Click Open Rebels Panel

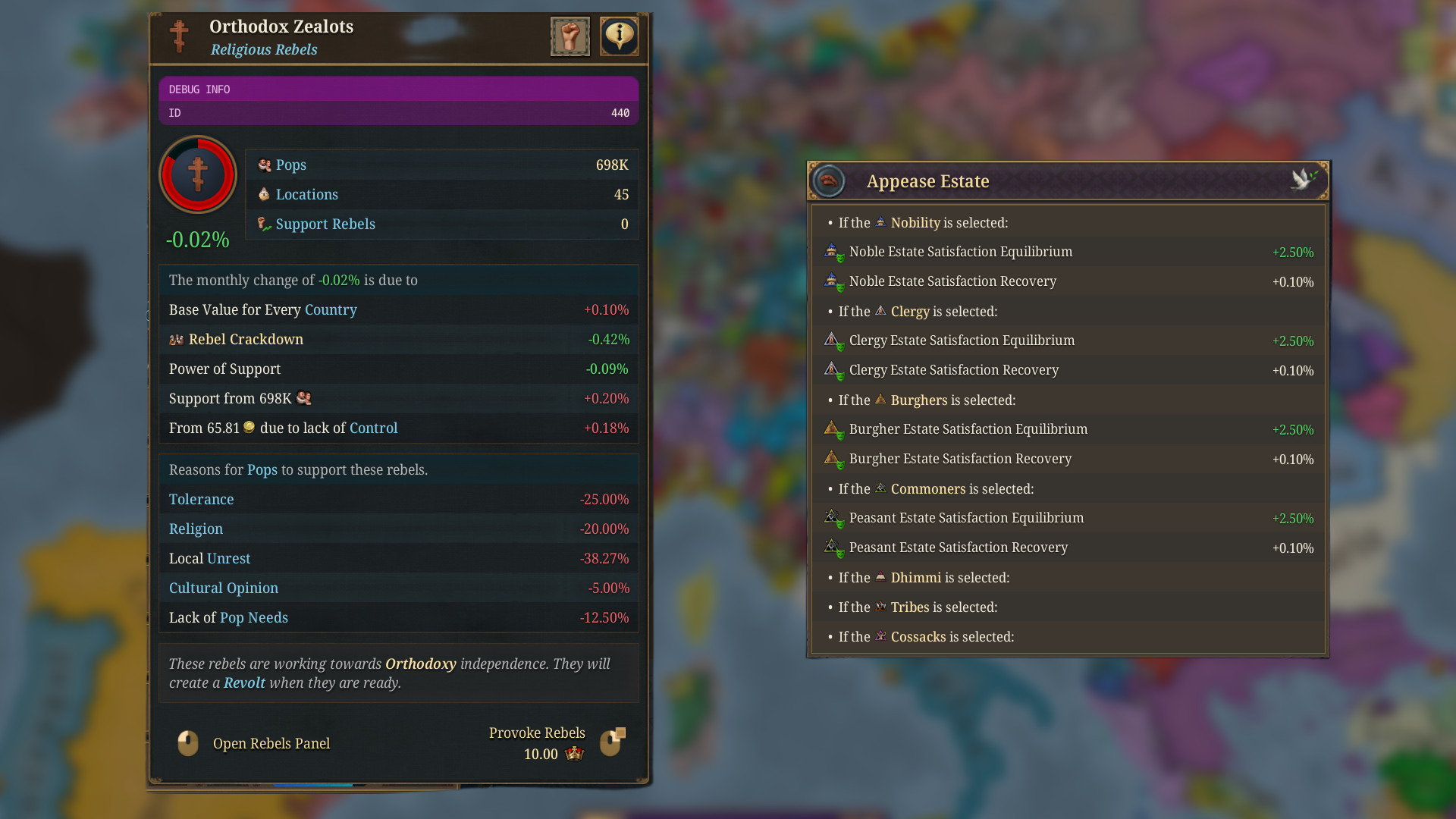pyautogui.click(x=271, y=743)
